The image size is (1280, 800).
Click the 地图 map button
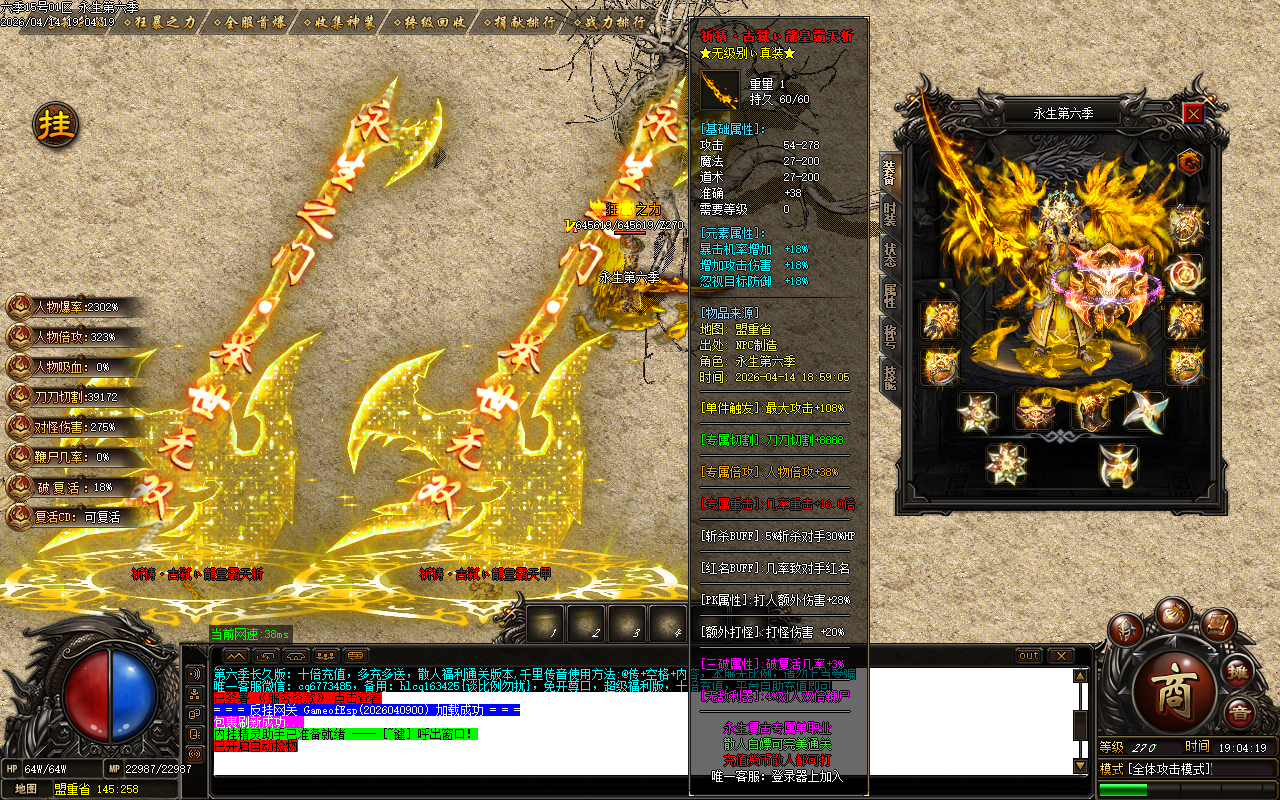(x=26, y=789)
